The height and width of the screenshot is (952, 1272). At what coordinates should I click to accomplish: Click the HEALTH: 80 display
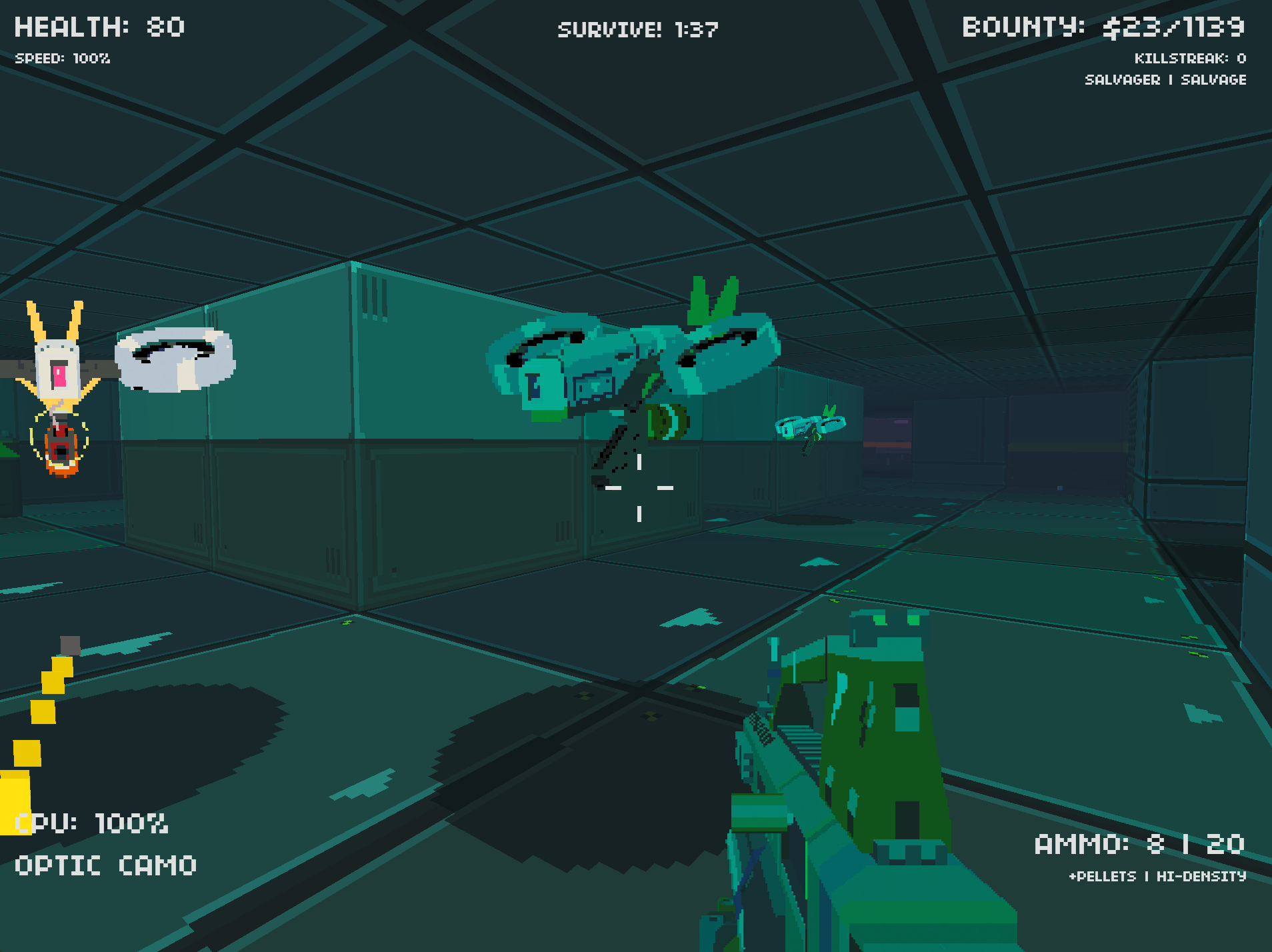click(98, 27)
